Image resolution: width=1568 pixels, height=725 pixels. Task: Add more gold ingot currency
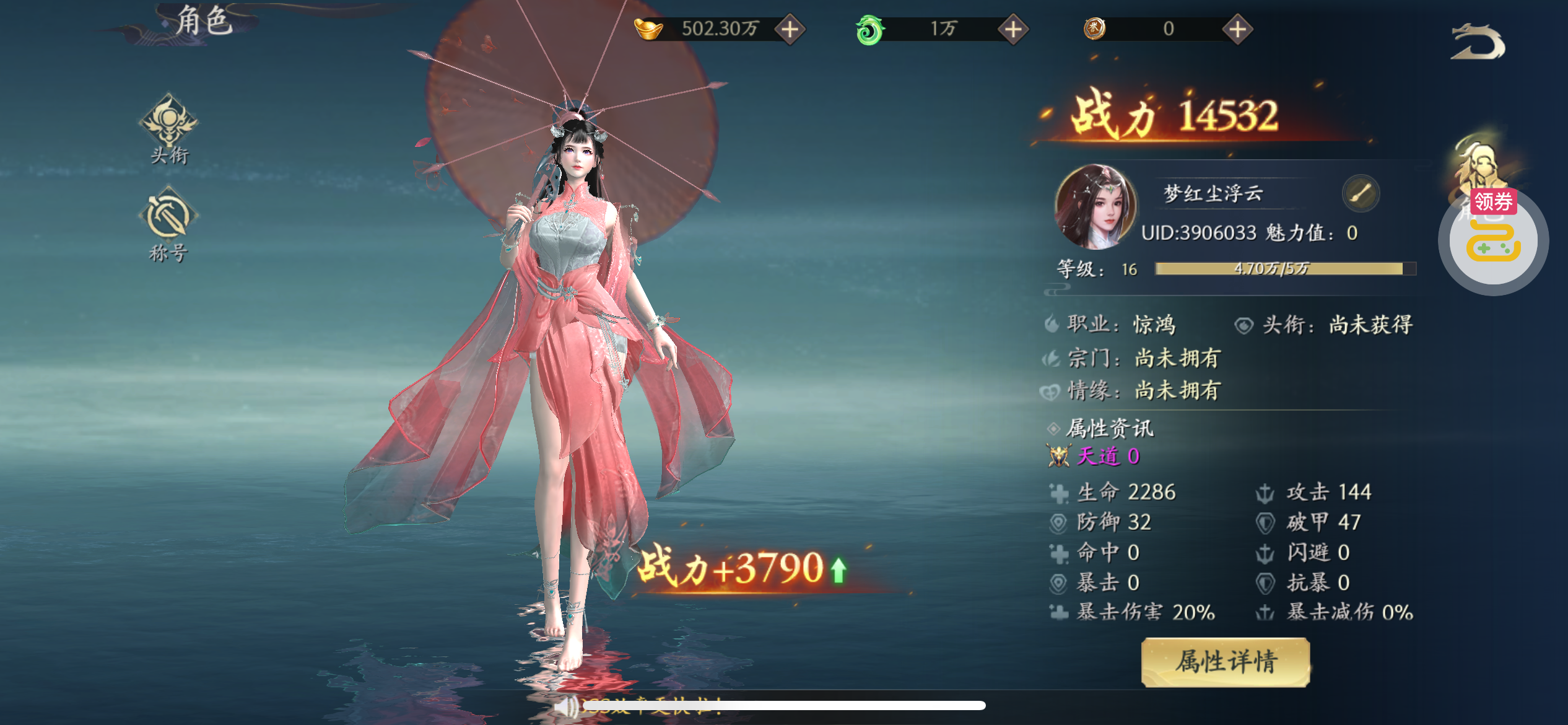coord(790,29)
